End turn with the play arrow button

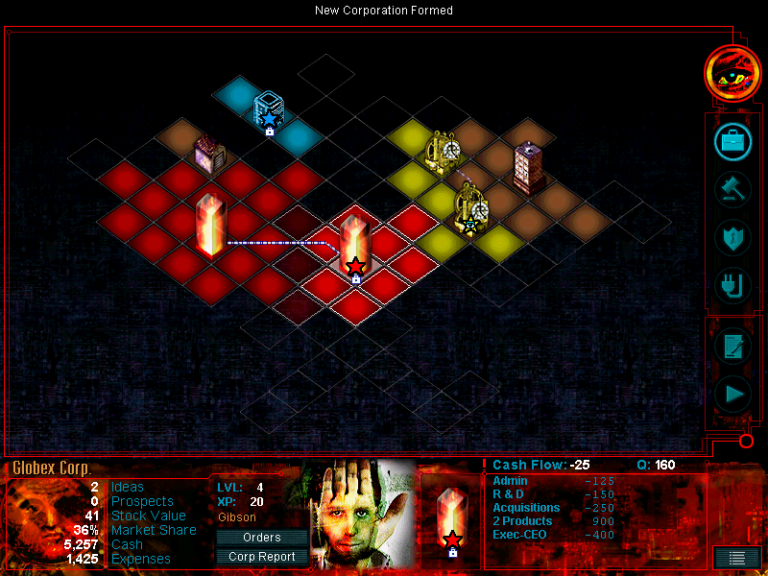[x=733, y=394]
